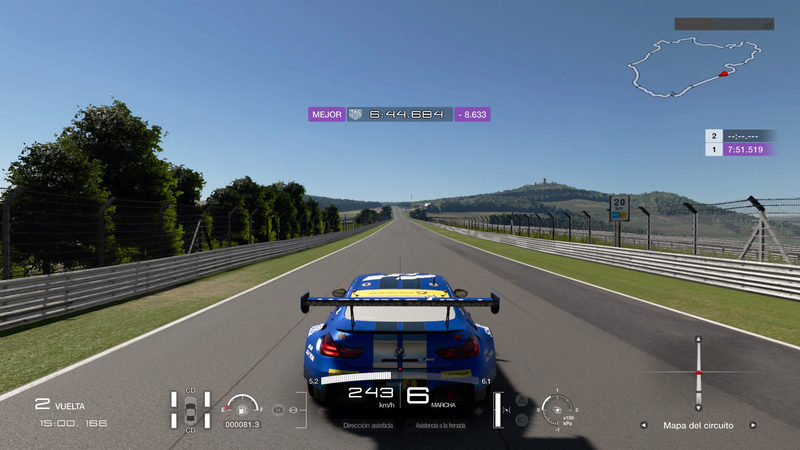Select lap 1 row showing 7:51.519
Screen dimensions: 800x450
(x=741, y=149)
